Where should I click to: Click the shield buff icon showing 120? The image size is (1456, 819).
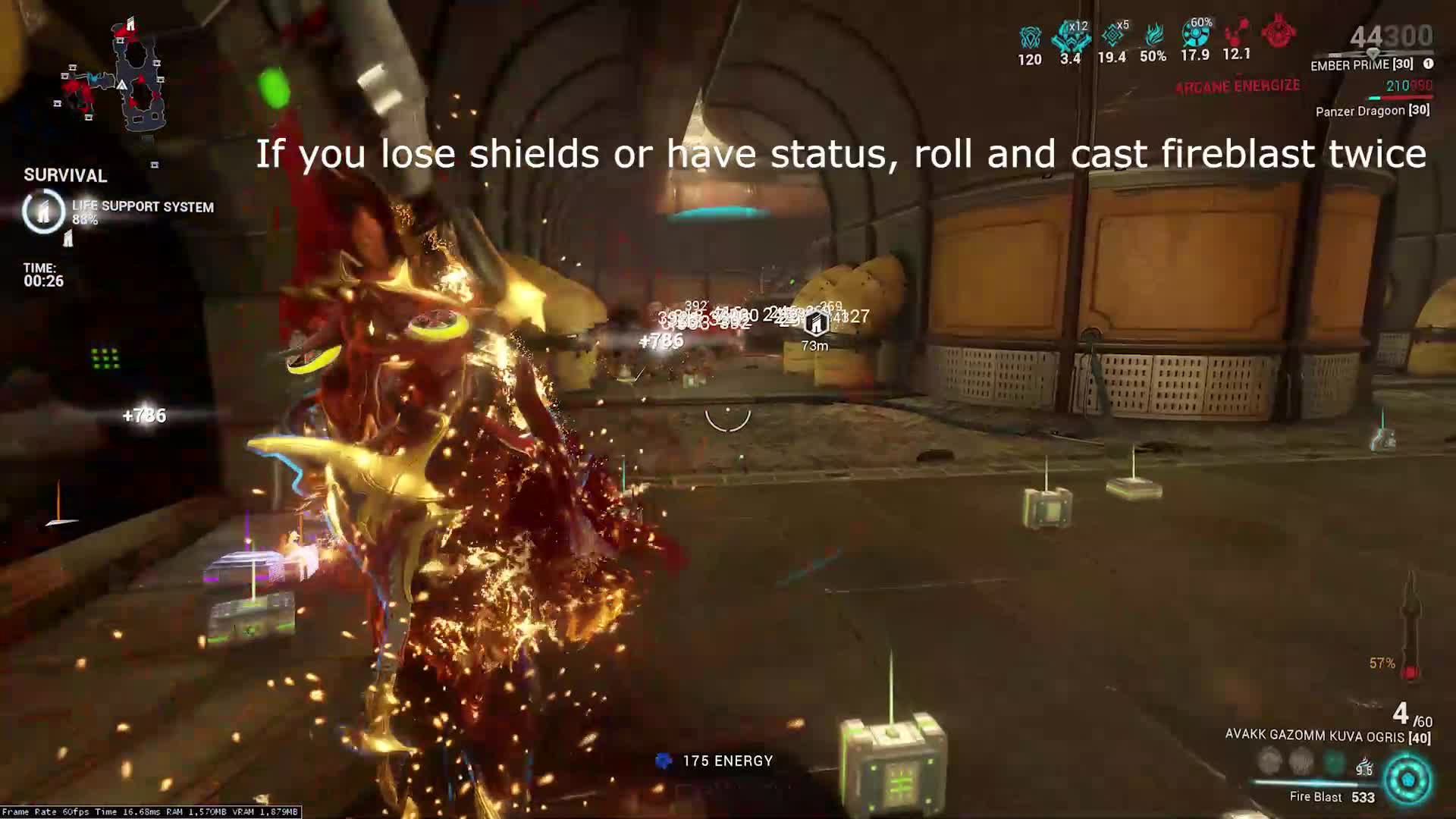pyautogui.click(x=1030, y=38)
